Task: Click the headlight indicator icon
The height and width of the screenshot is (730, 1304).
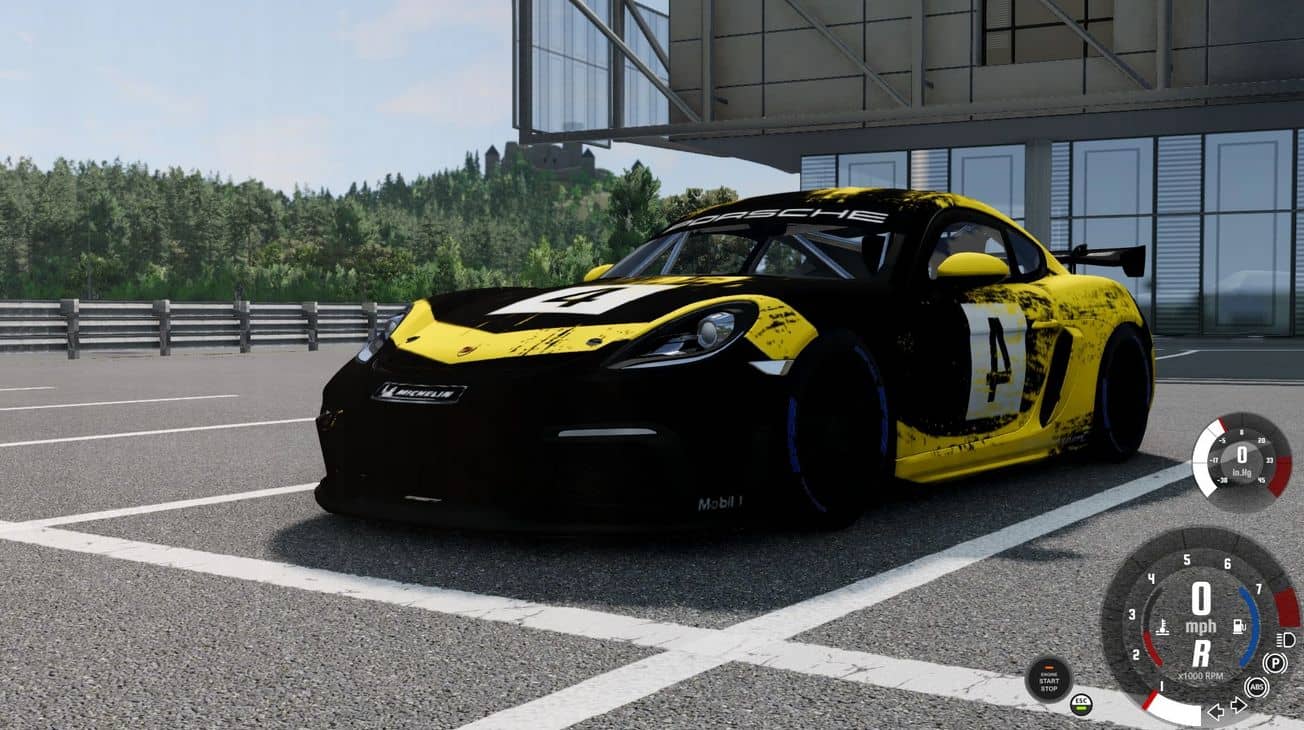Action: click(x=1287, y=639)
